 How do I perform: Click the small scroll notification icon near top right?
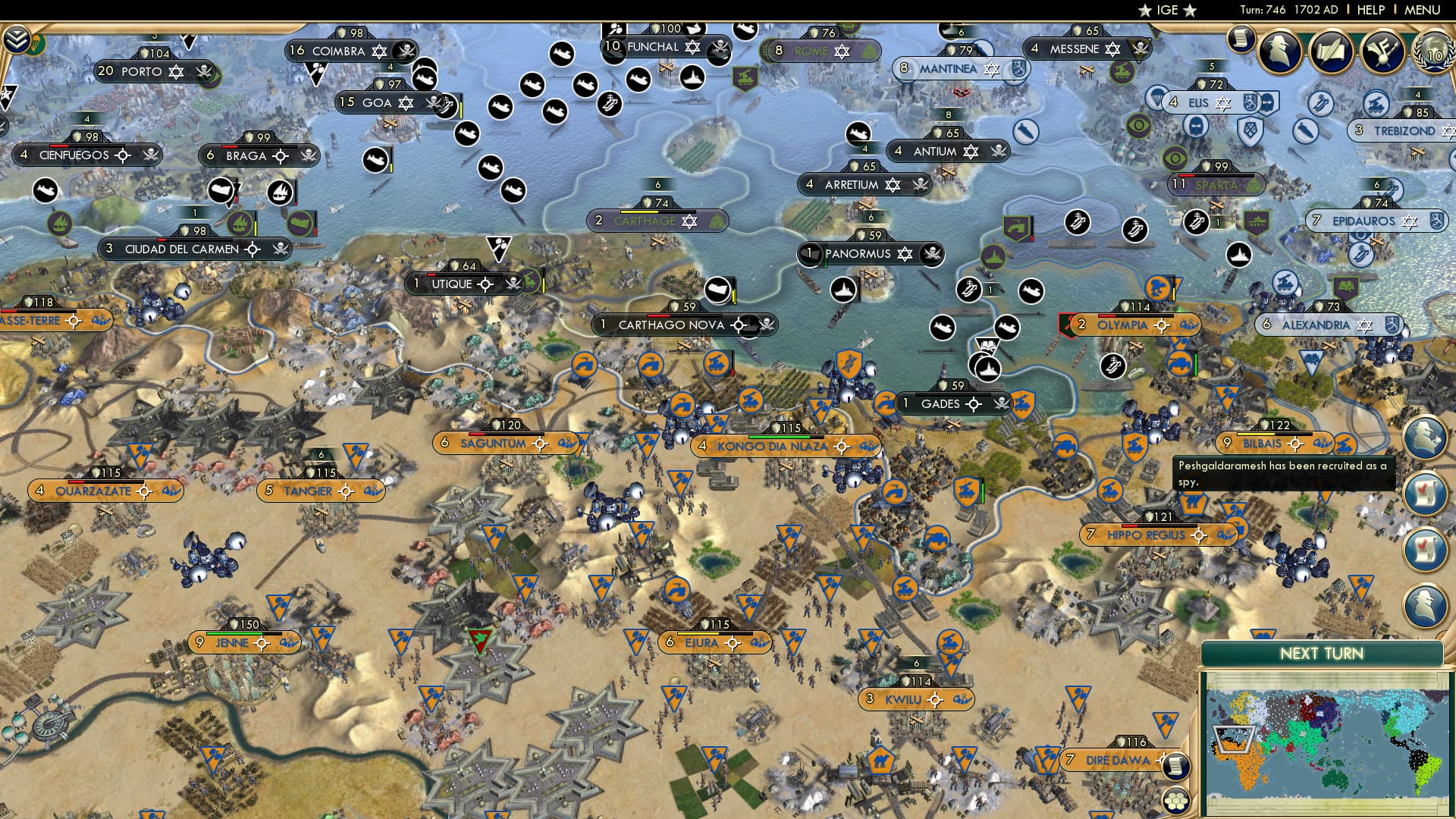click(1242, 40)
